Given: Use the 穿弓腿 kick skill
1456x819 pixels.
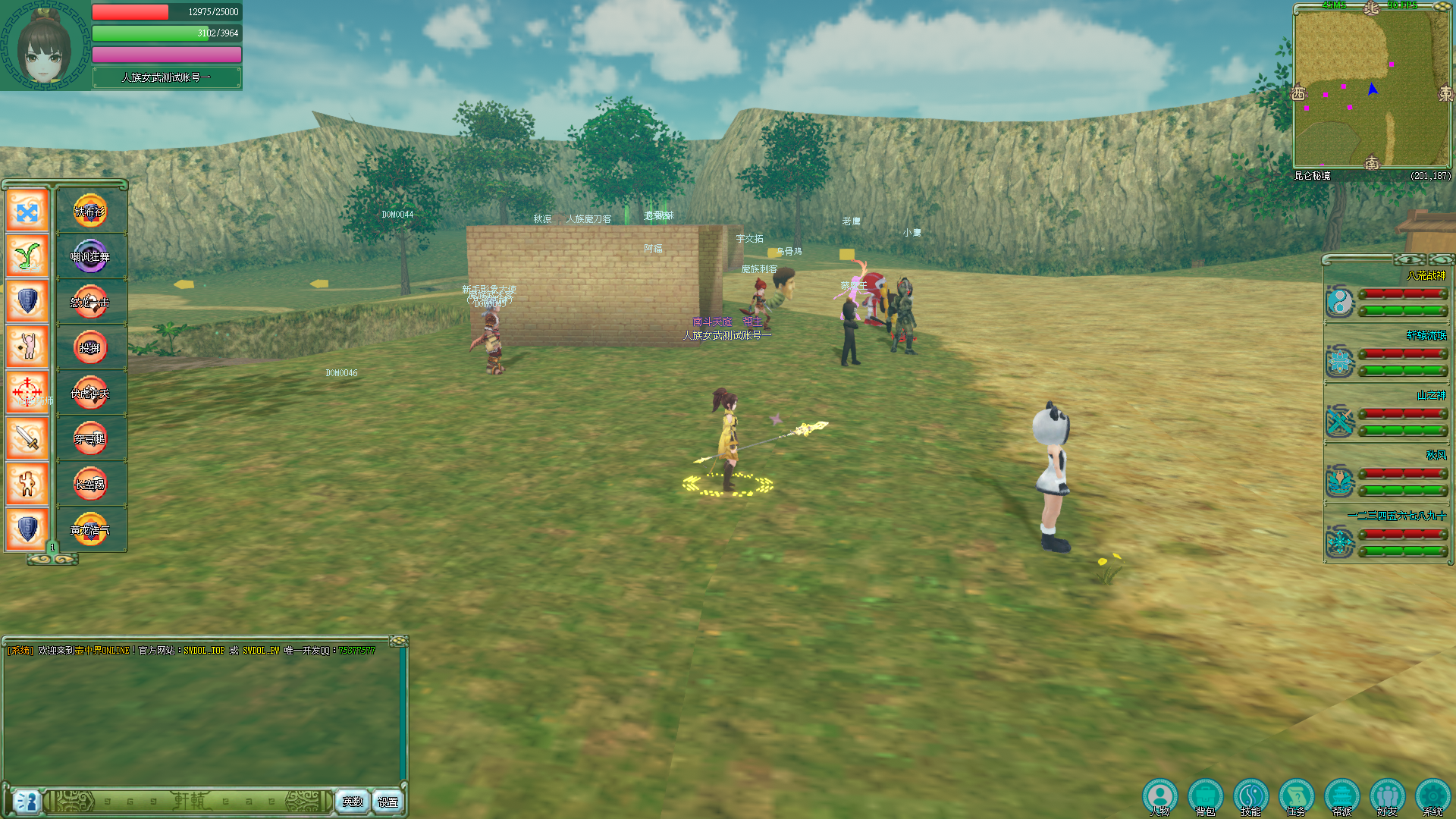Looking at the screenshot, I should coord(90,439).
